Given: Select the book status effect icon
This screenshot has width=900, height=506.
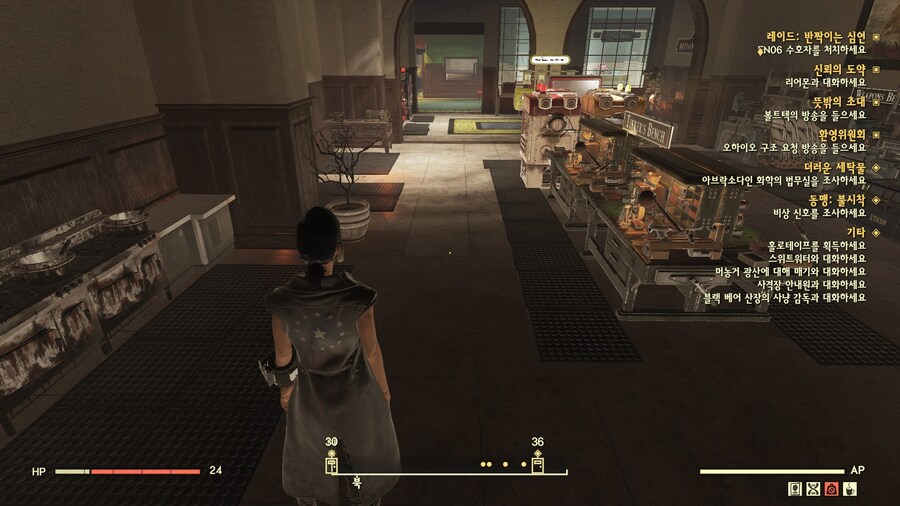Looking at the screenshot, I should click(x=794, y=489).
